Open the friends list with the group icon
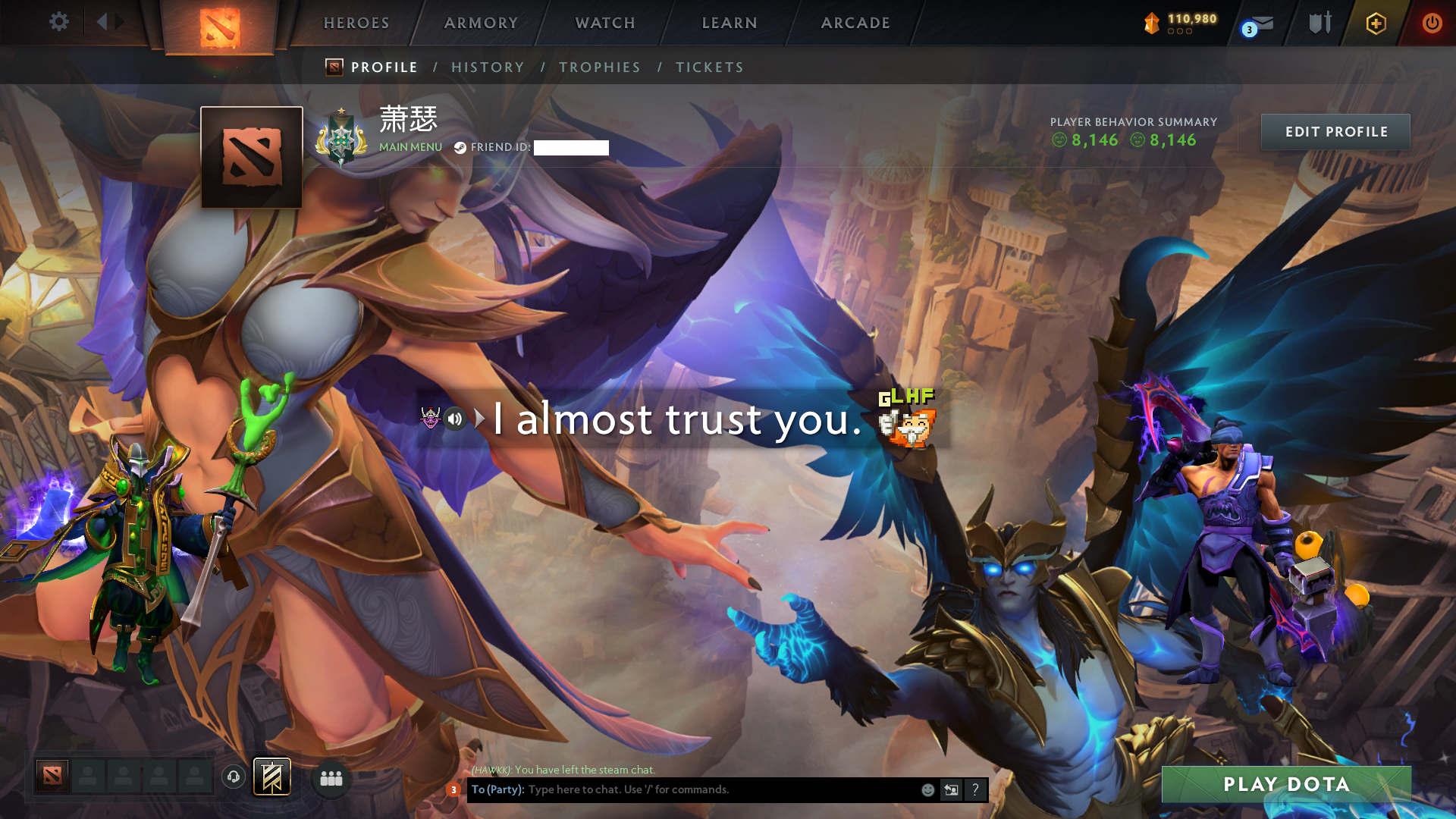The image size is (1456, 819). [331, 778]
